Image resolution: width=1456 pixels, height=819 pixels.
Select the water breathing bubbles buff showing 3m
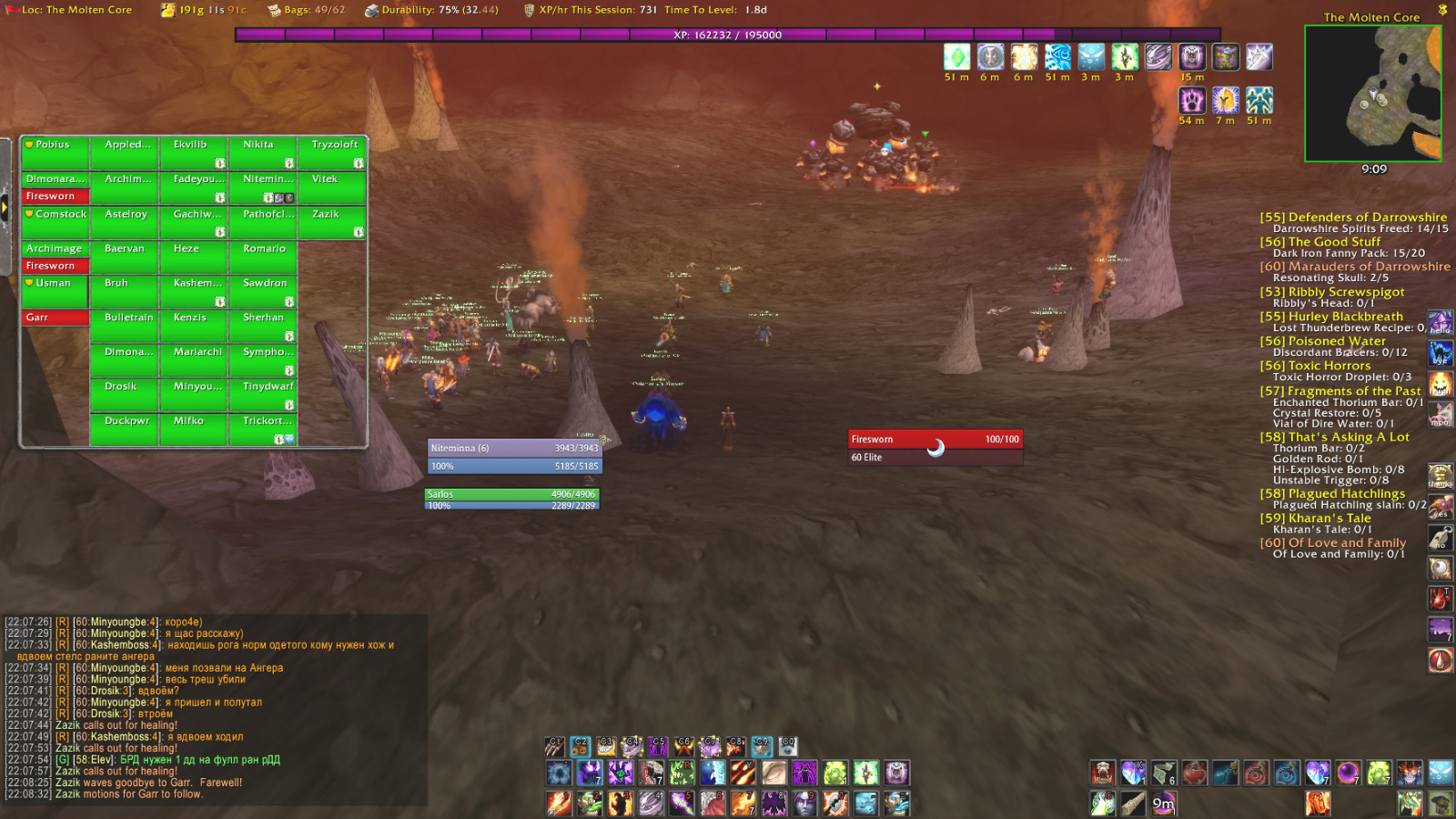pyautogui.click(x=1090, y=56)
